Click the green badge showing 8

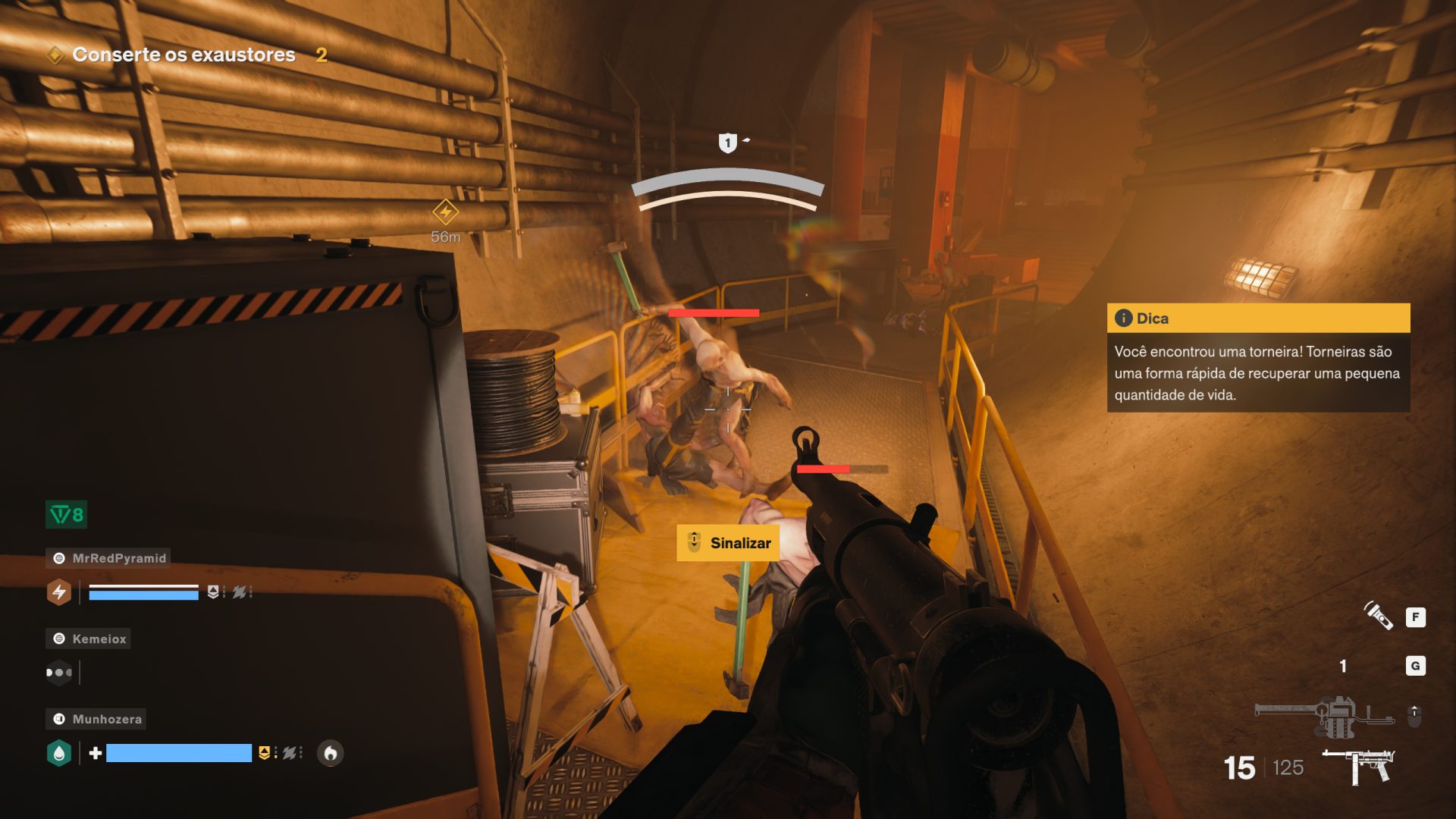pos(67,515)
